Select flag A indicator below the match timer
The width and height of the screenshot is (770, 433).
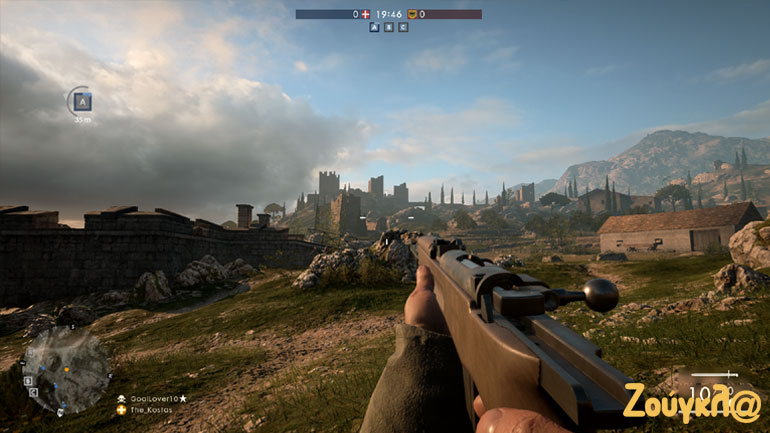click(375, 27)
